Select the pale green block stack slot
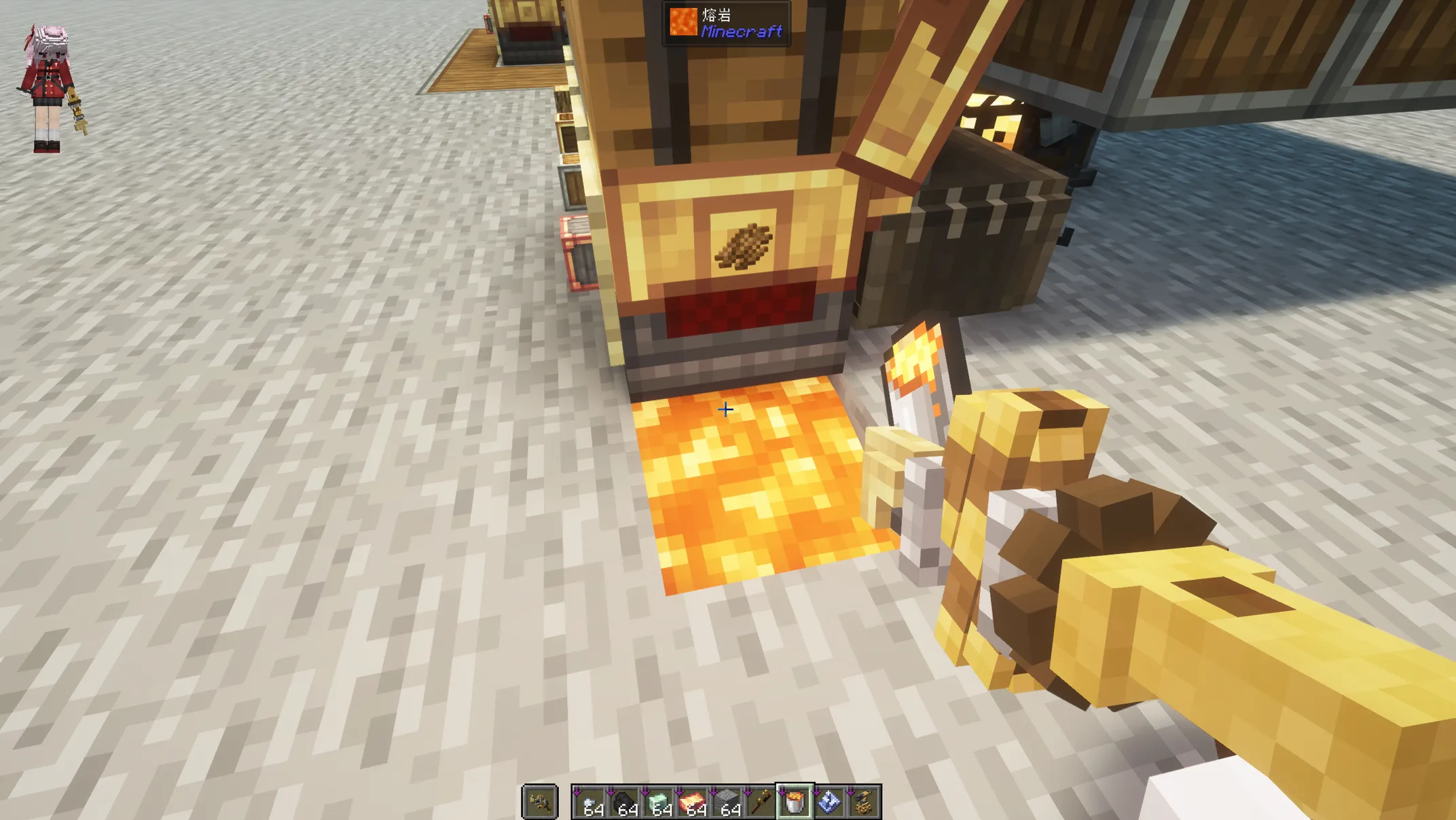1456x820 pixels. (x=659, y=802)
